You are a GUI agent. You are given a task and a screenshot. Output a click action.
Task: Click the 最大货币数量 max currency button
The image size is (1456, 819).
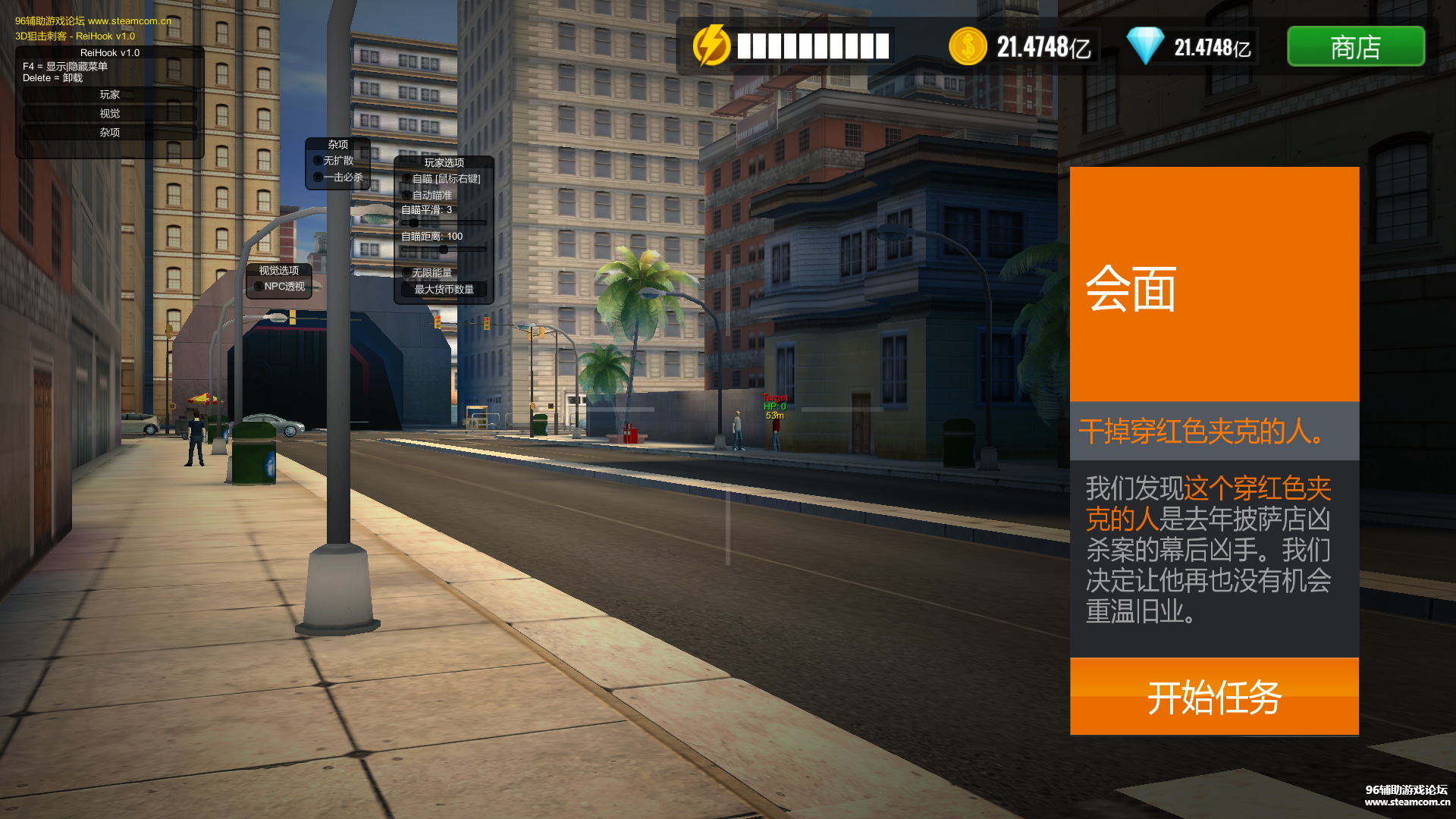click(444, 290)
